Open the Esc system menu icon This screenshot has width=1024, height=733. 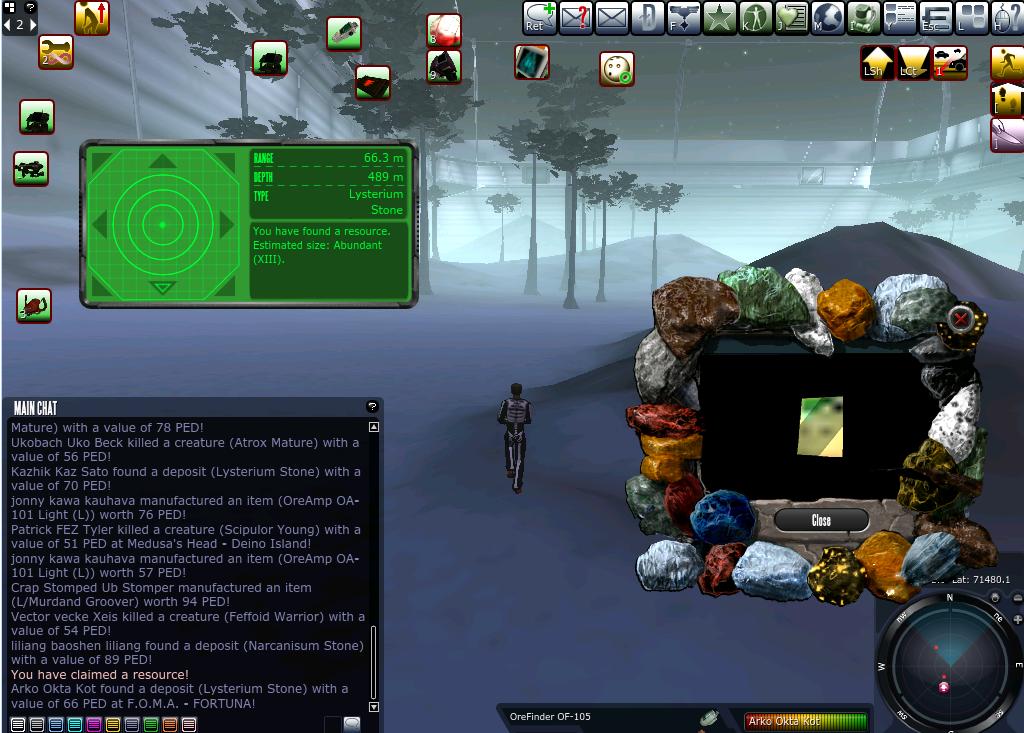tap(936, 18)
